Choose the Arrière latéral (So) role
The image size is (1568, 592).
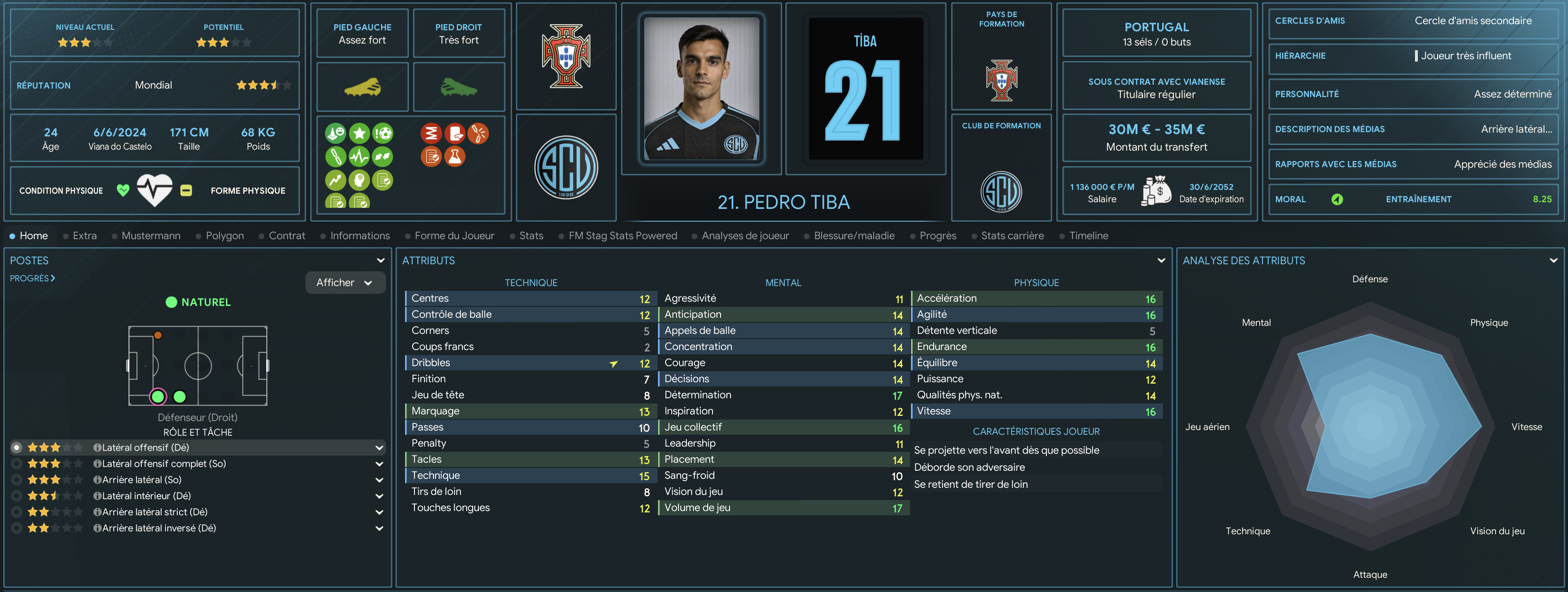coord(142,479)
